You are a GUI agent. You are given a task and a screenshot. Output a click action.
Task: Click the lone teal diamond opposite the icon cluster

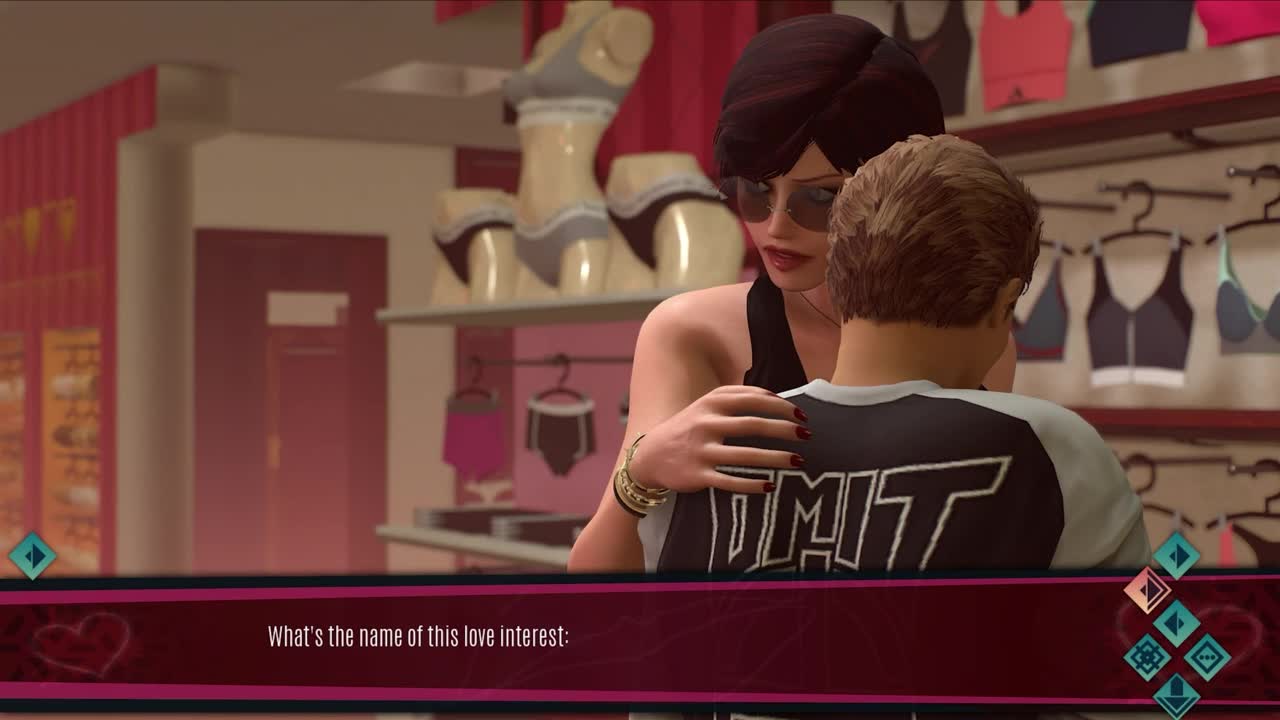click(32, 555)
